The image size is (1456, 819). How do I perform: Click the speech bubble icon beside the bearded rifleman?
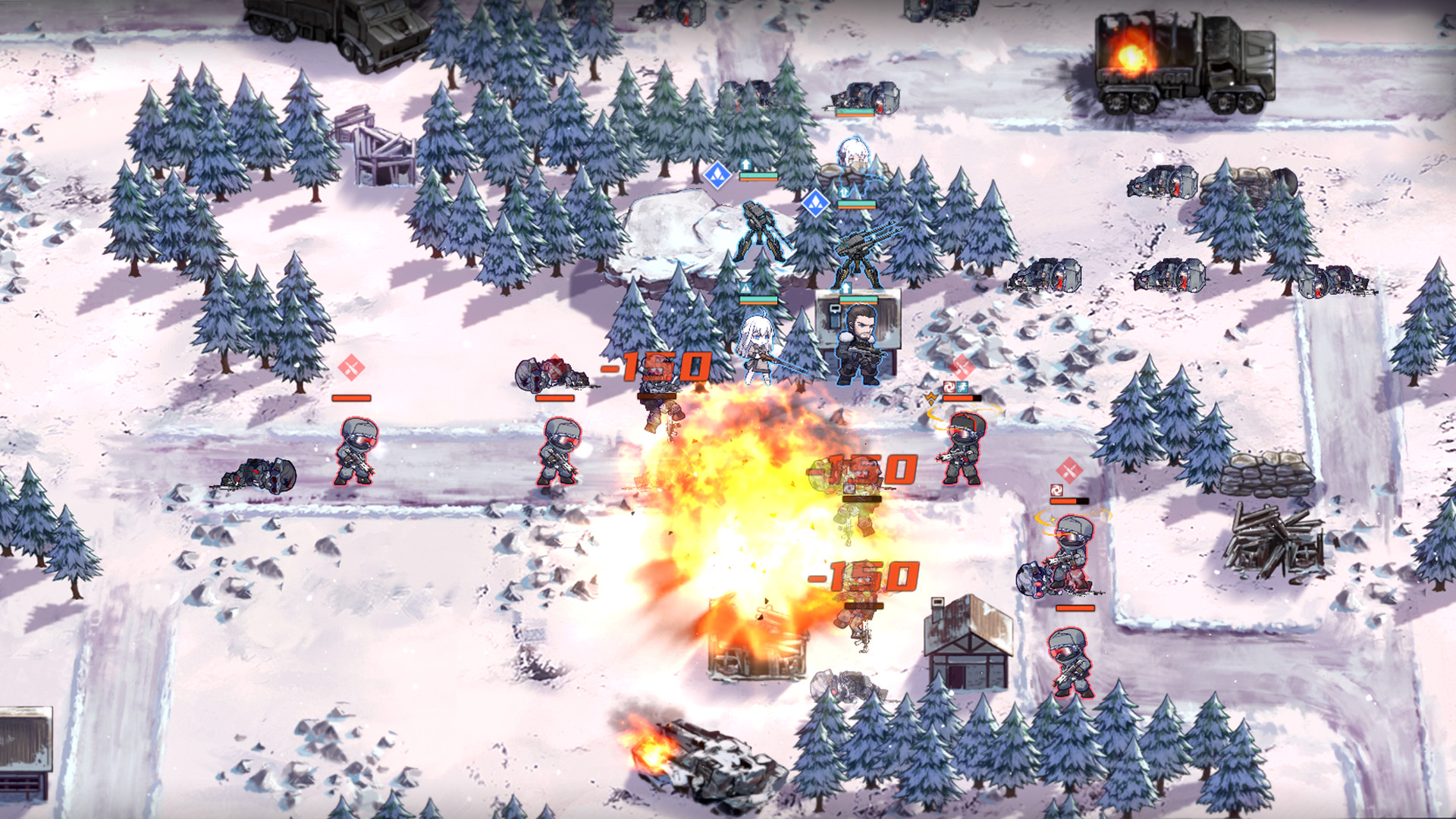tap(835, 309)
